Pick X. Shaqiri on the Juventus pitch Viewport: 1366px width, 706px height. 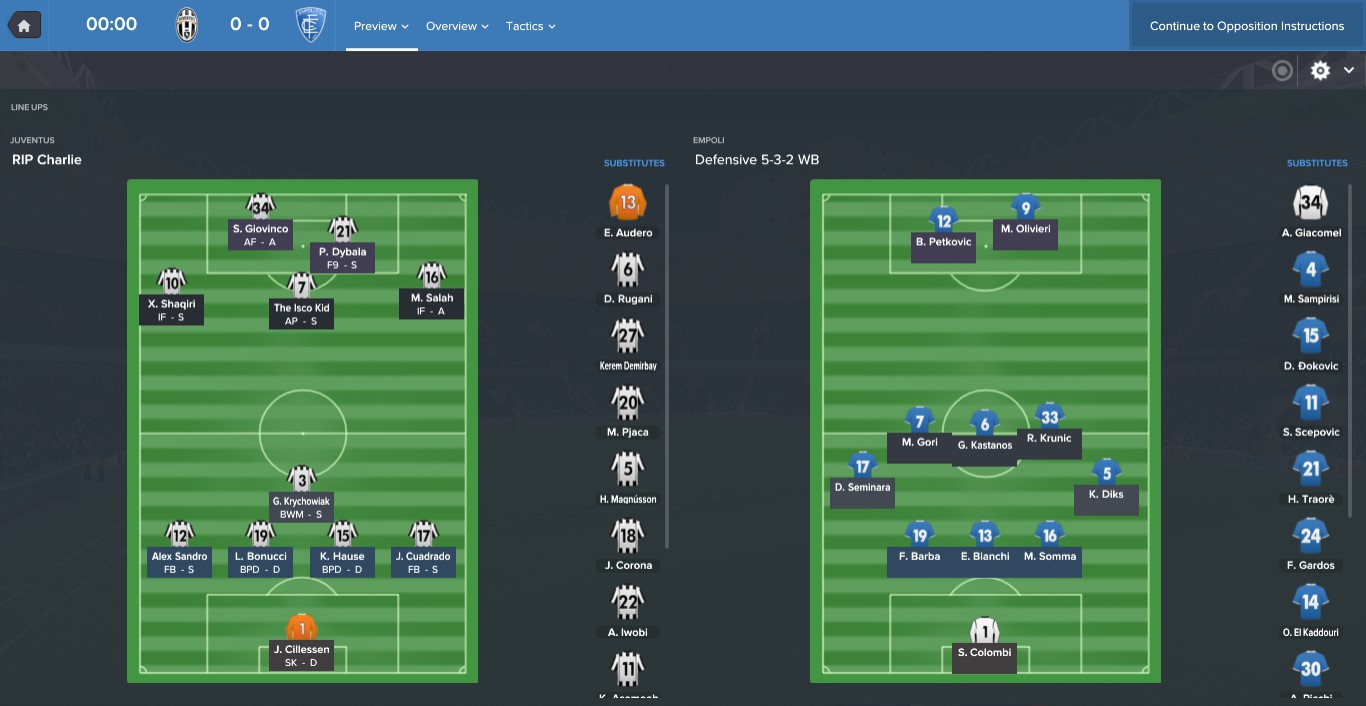(171, 281)
